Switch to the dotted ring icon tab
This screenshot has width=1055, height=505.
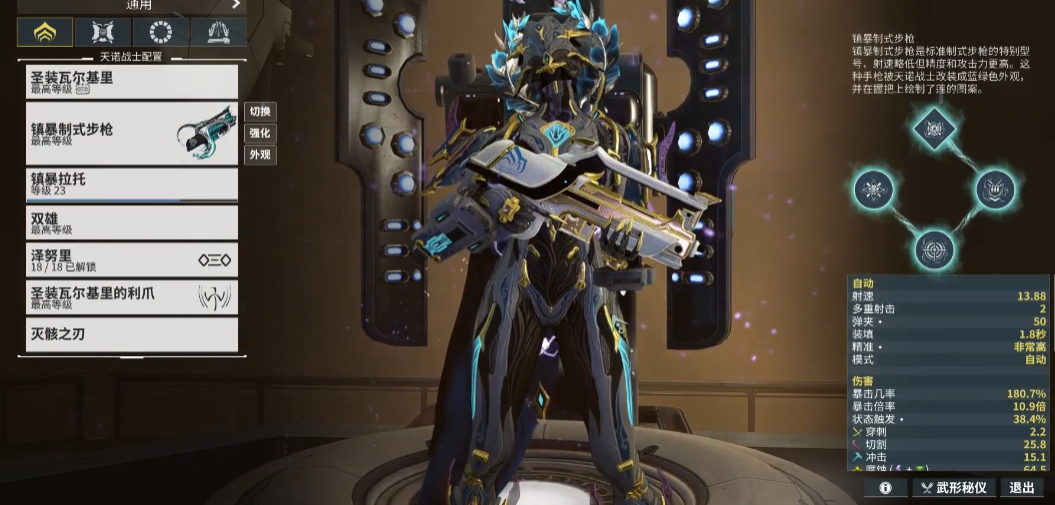160,32
